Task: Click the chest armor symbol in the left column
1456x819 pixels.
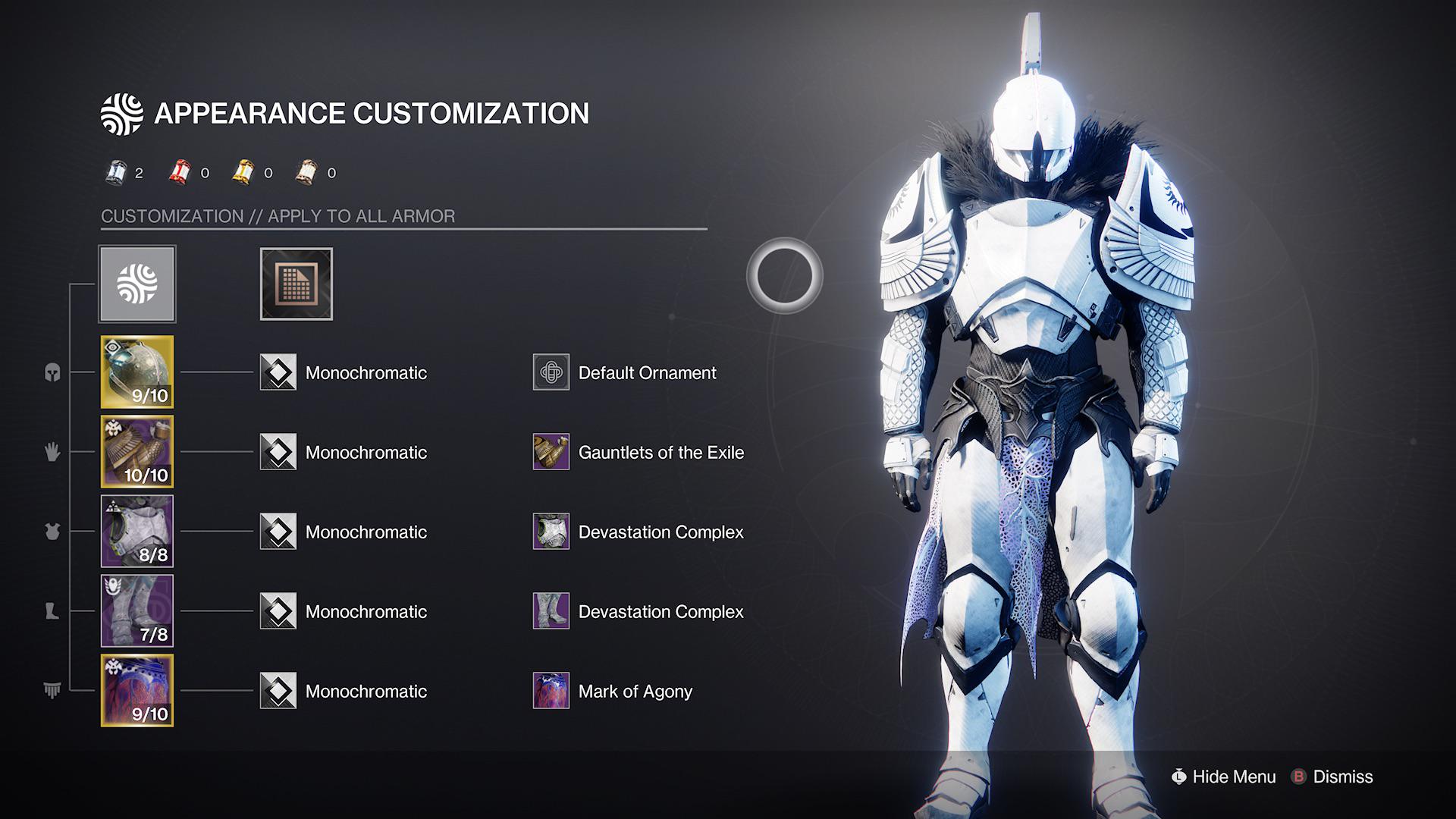Action: point(51,532)
